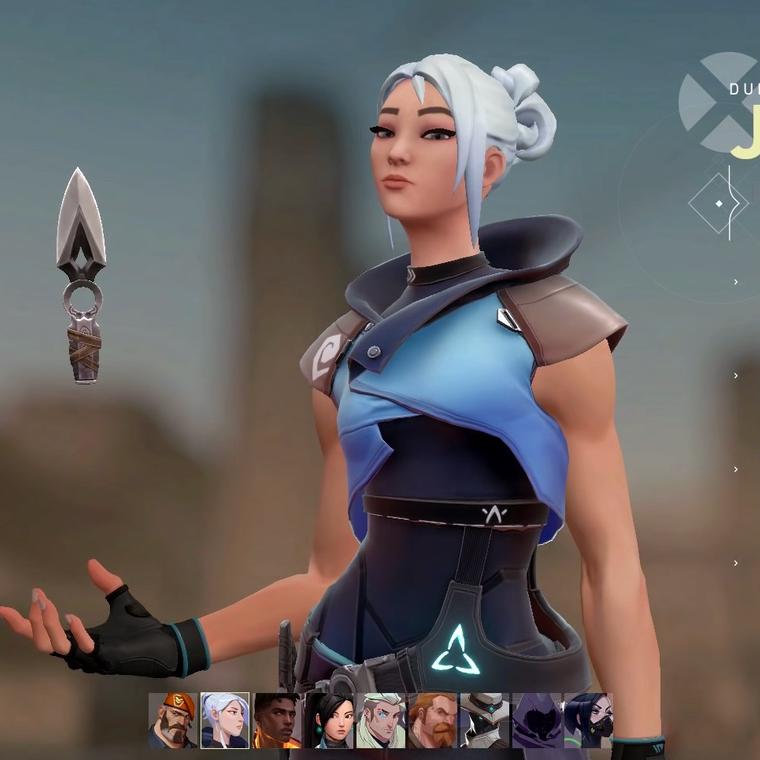Select the bearded Breach portrait

[433, 720]
